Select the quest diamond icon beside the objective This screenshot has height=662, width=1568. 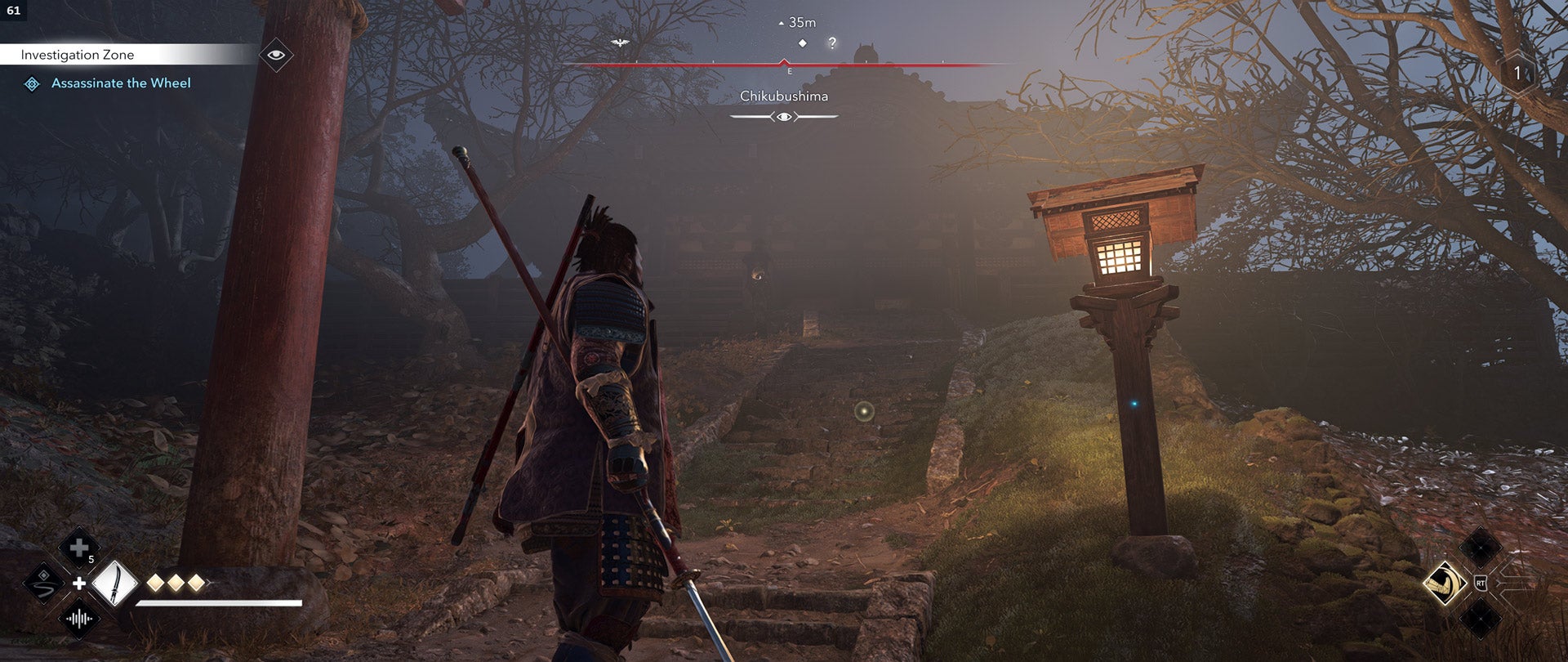[33, 83]
